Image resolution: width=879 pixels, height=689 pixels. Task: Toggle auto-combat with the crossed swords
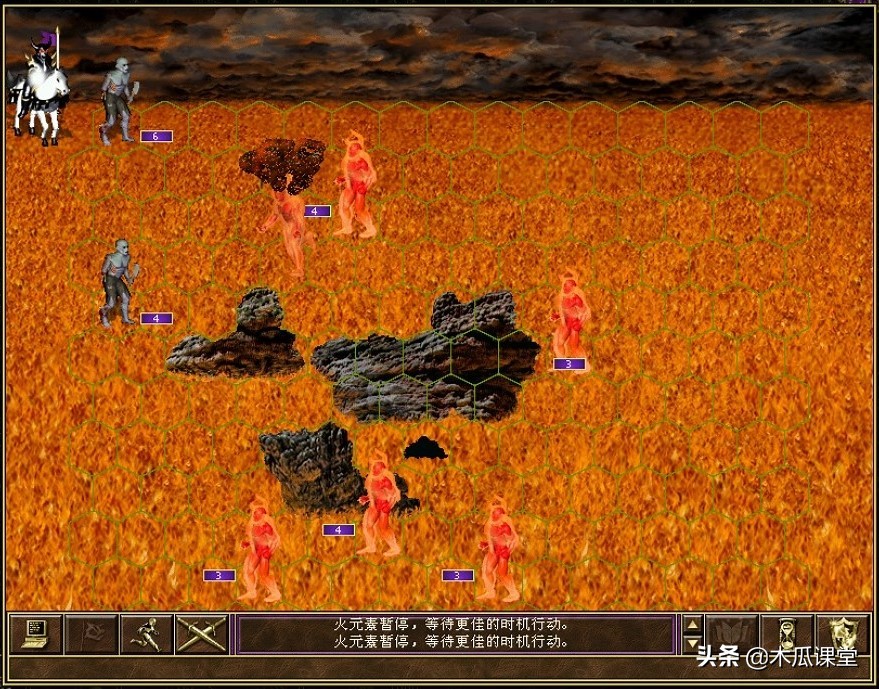click(201, 633)
